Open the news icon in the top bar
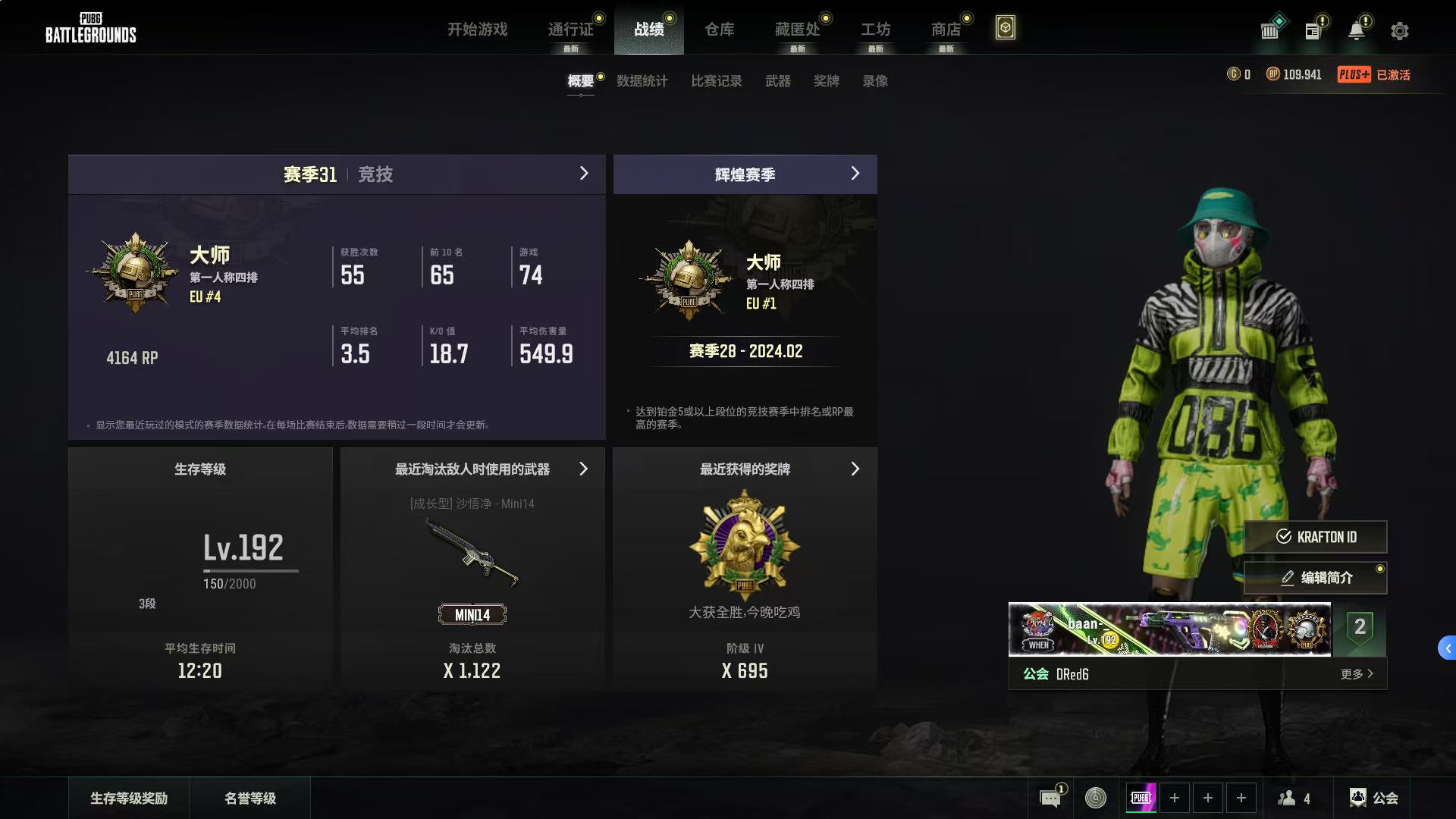The height and width of the screenshot is (819, 1456). pos(1315,31)
